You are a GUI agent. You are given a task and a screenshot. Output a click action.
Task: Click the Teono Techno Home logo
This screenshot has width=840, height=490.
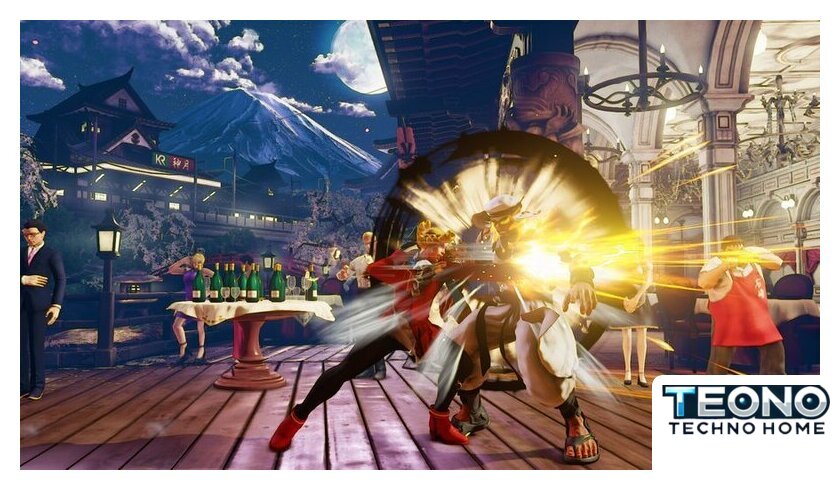point(746,410)
